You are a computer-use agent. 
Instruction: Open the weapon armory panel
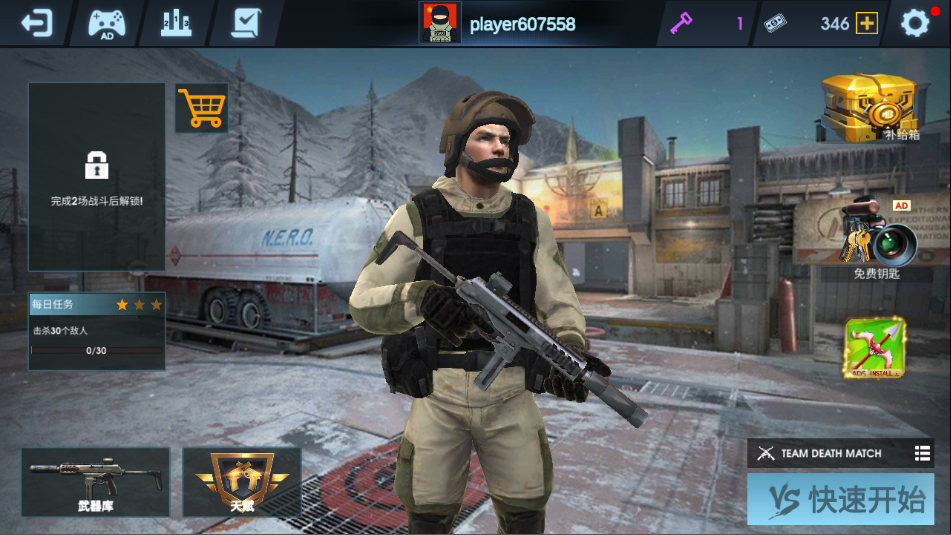95,481
